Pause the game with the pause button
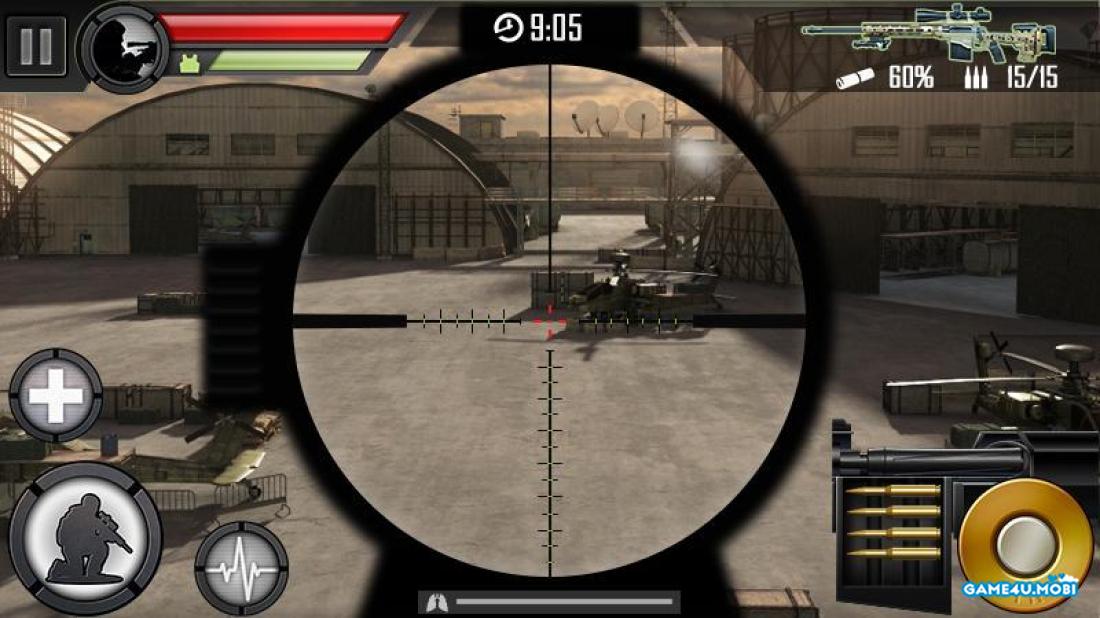The width and height of the screenshot is (1100, 618). 36,46
